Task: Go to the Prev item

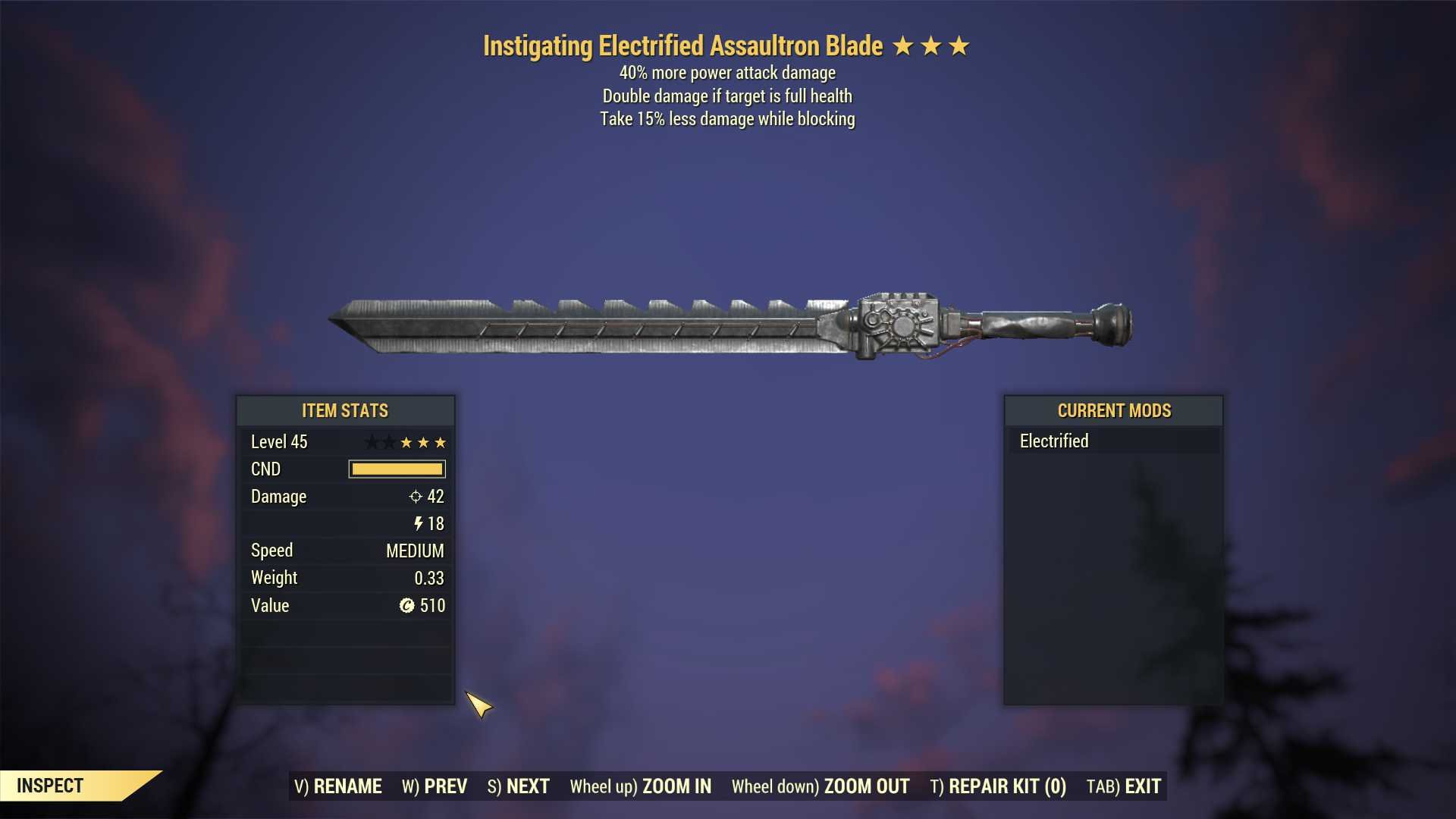Action: (x=435, y=786)
